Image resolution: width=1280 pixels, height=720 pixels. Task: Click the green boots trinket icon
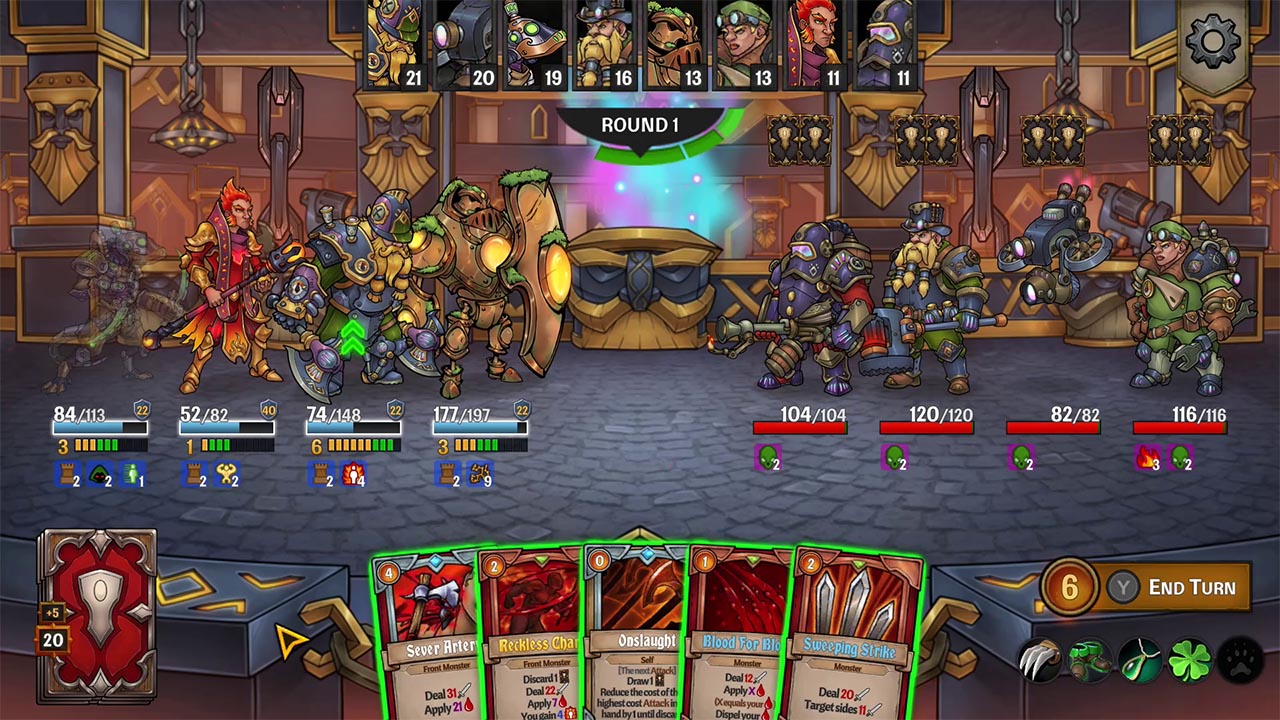[1090, 660]
